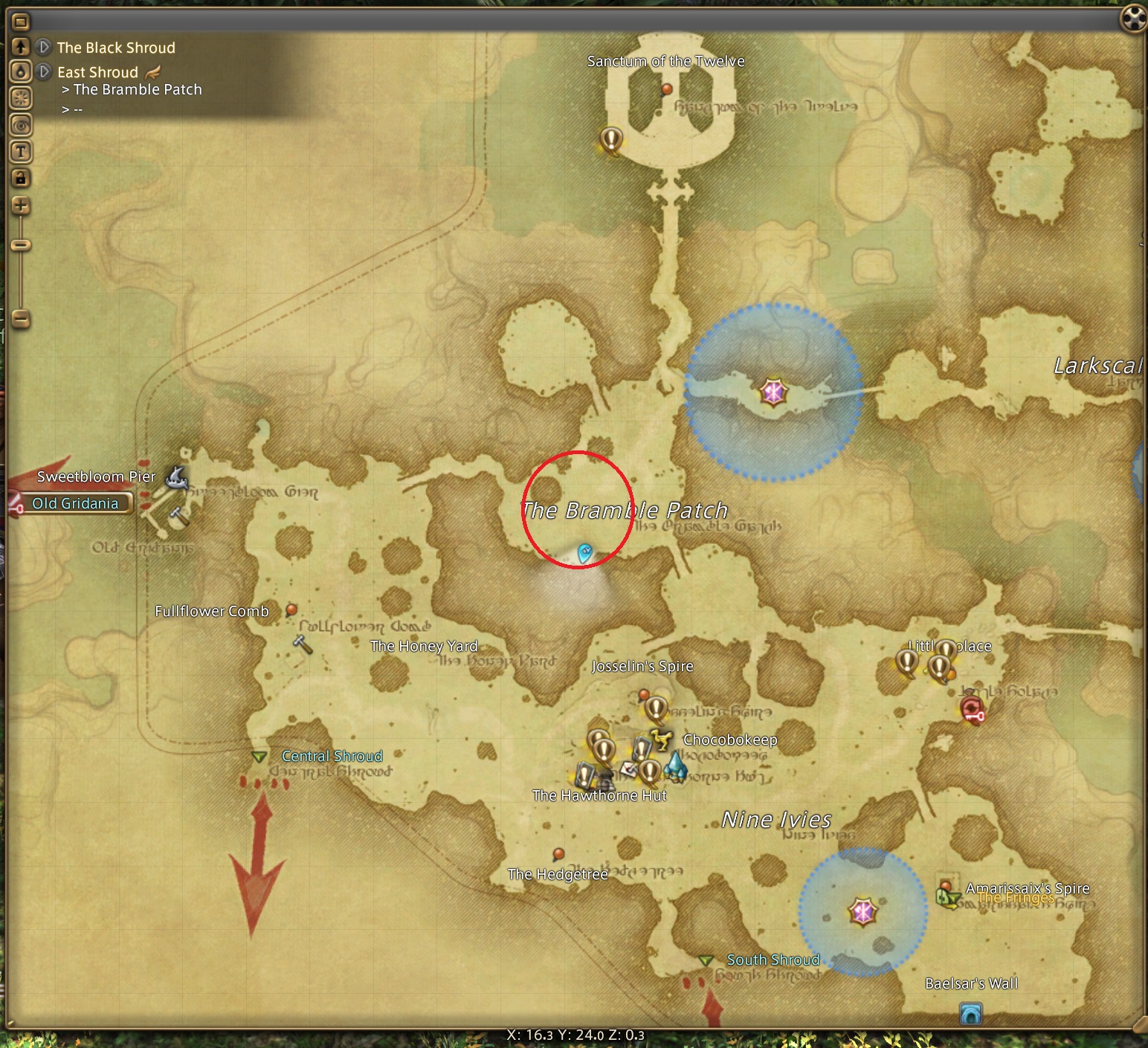Click the Sweetbloom Pier ferry icon

pos(175,476)
